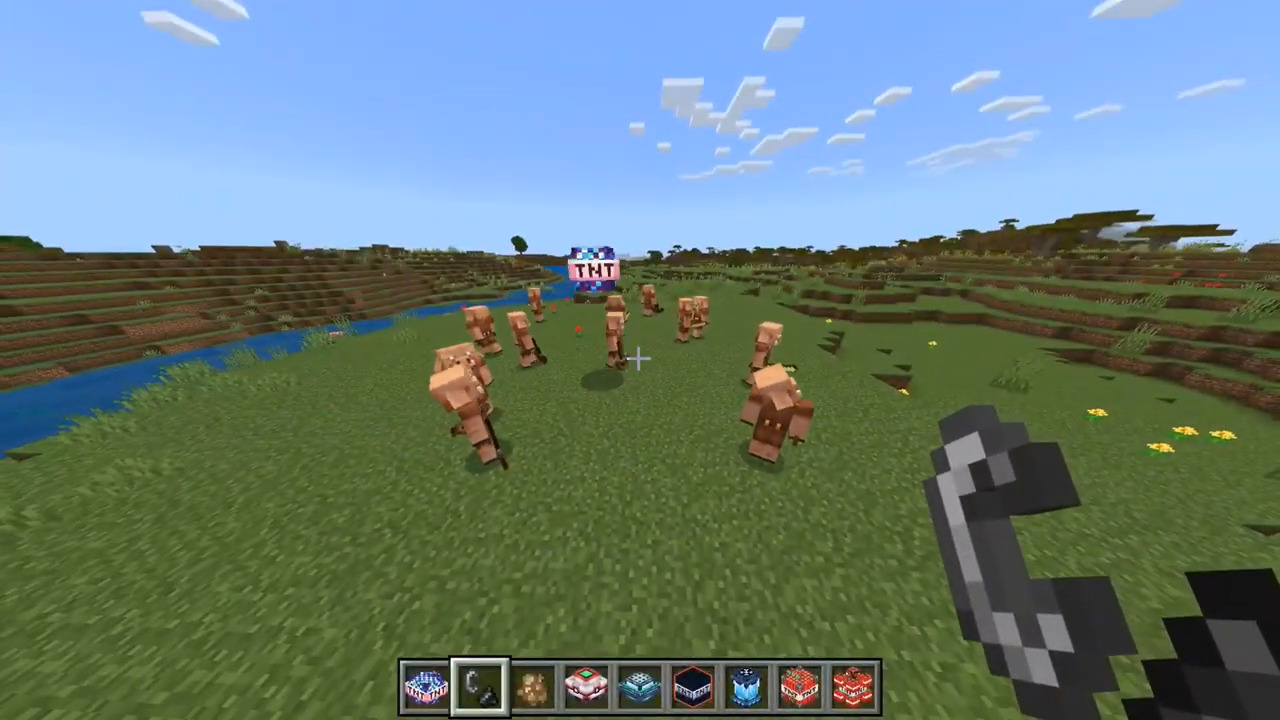This screenshot has height=720, width=1280.
Task: Select the red TNT with green top
Action: pyautogui.click(x=586, y=683)
